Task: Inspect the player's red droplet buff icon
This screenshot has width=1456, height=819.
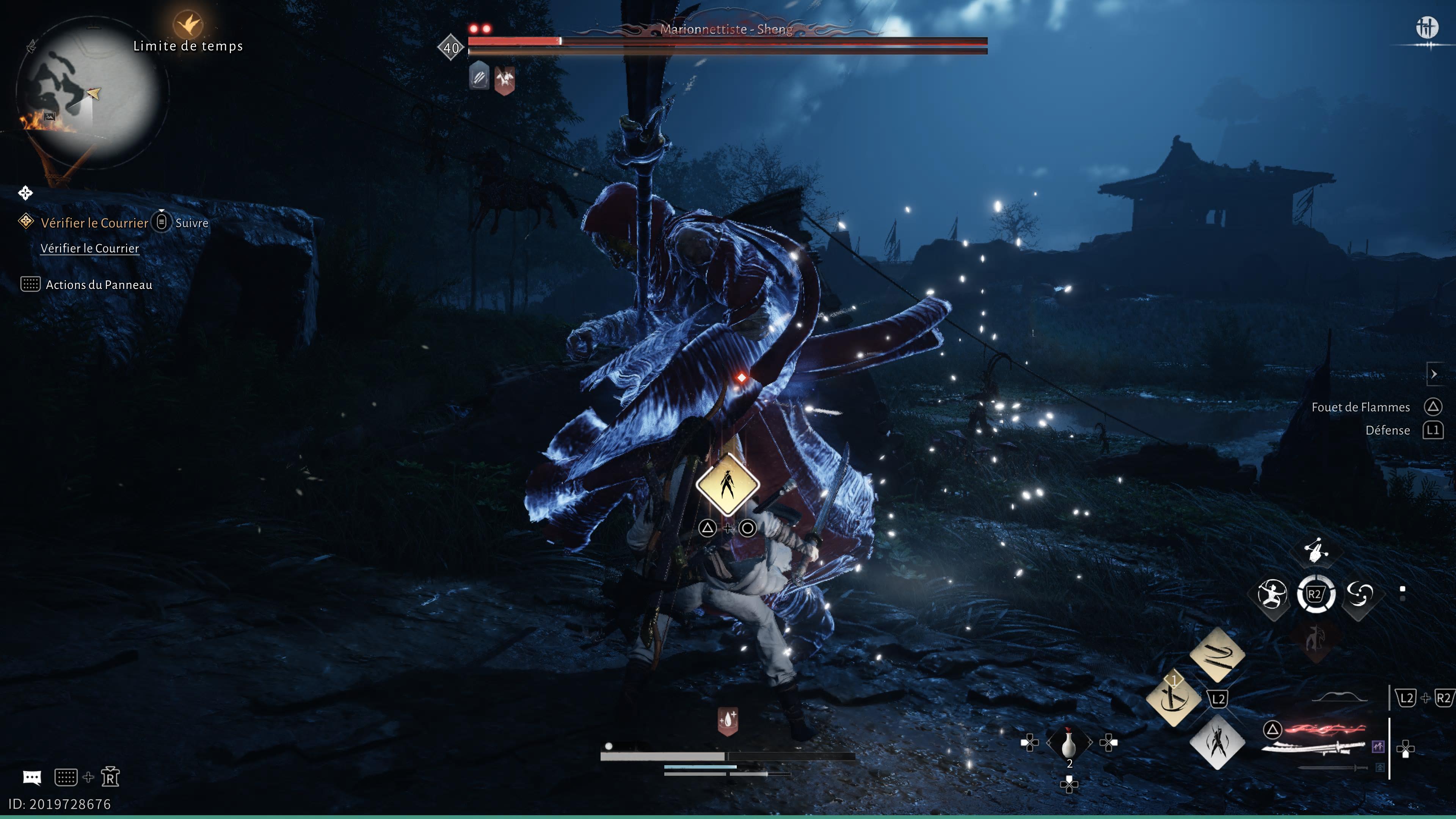Action: click(728, 720)
